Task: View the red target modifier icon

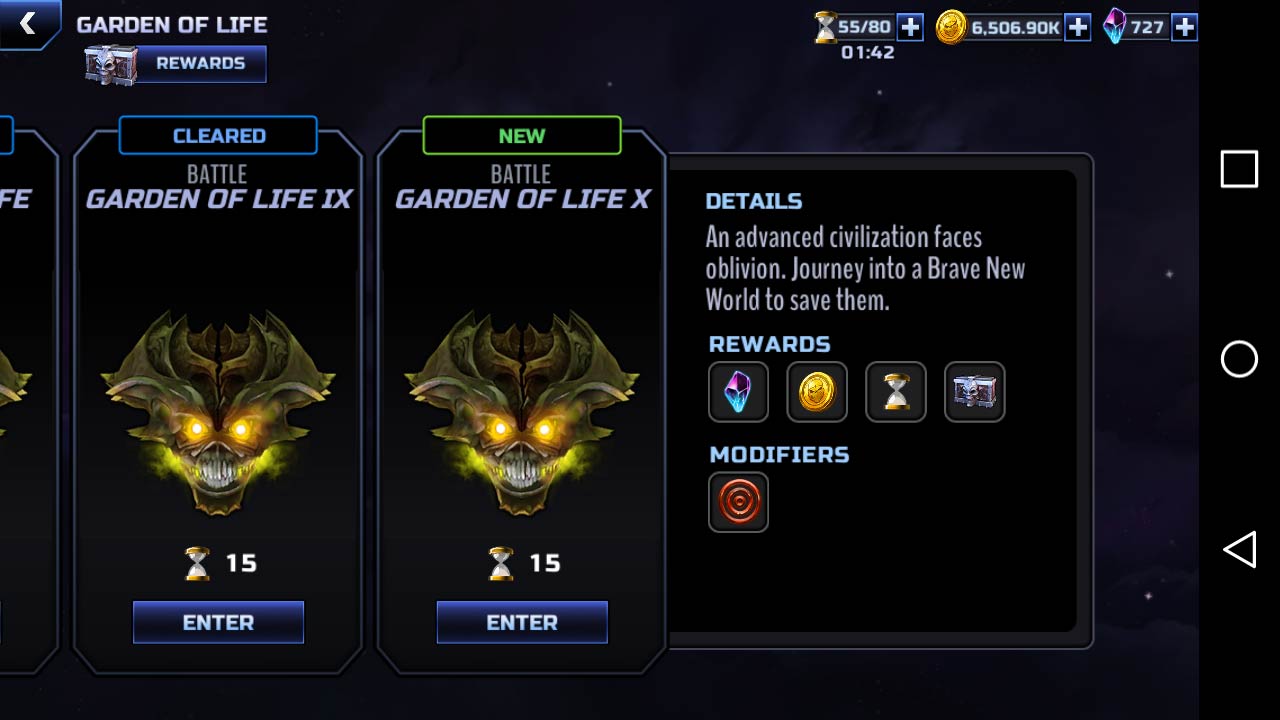Action: (x=738, y=502)
